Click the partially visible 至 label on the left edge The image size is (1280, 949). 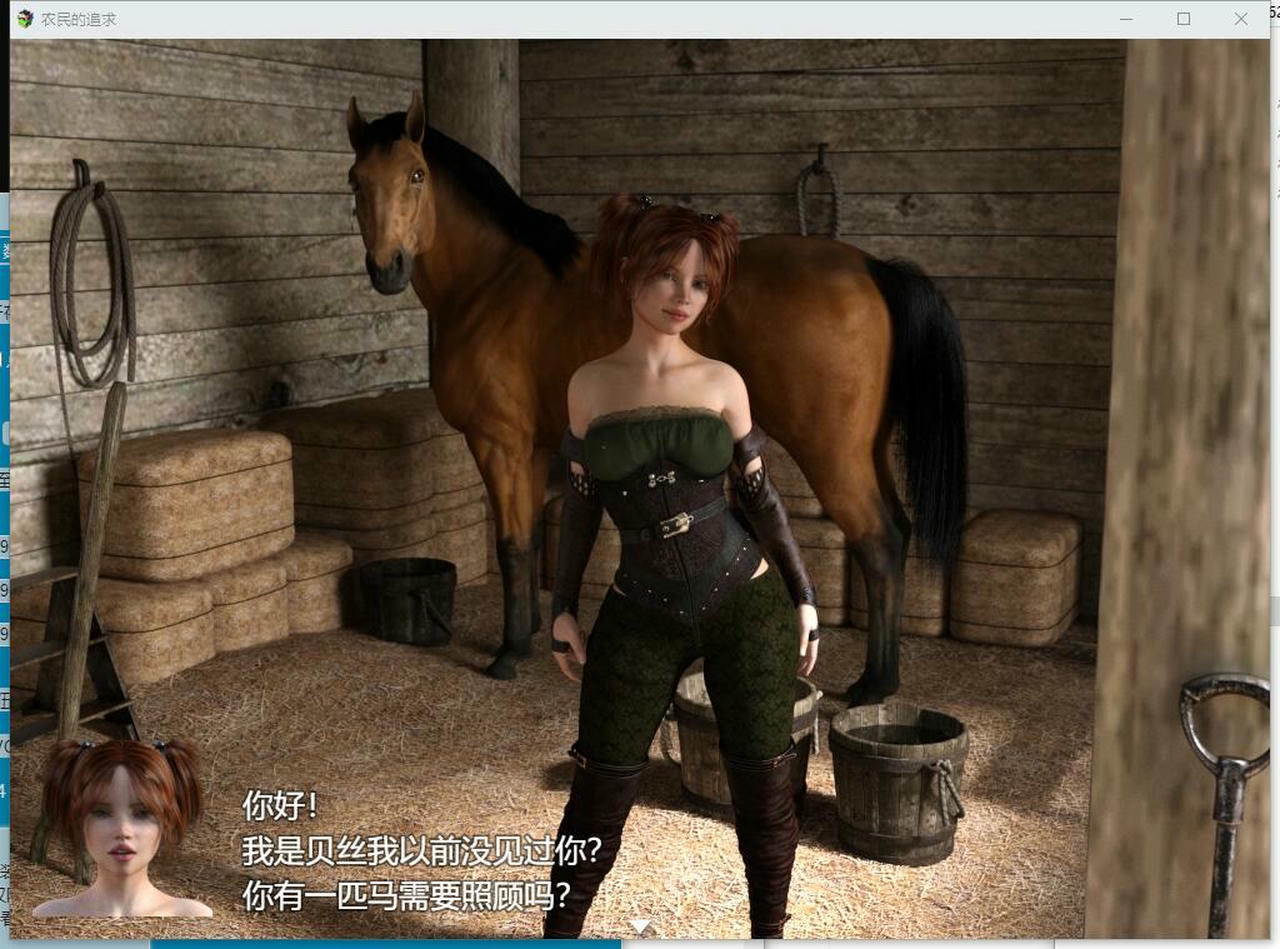5,480
